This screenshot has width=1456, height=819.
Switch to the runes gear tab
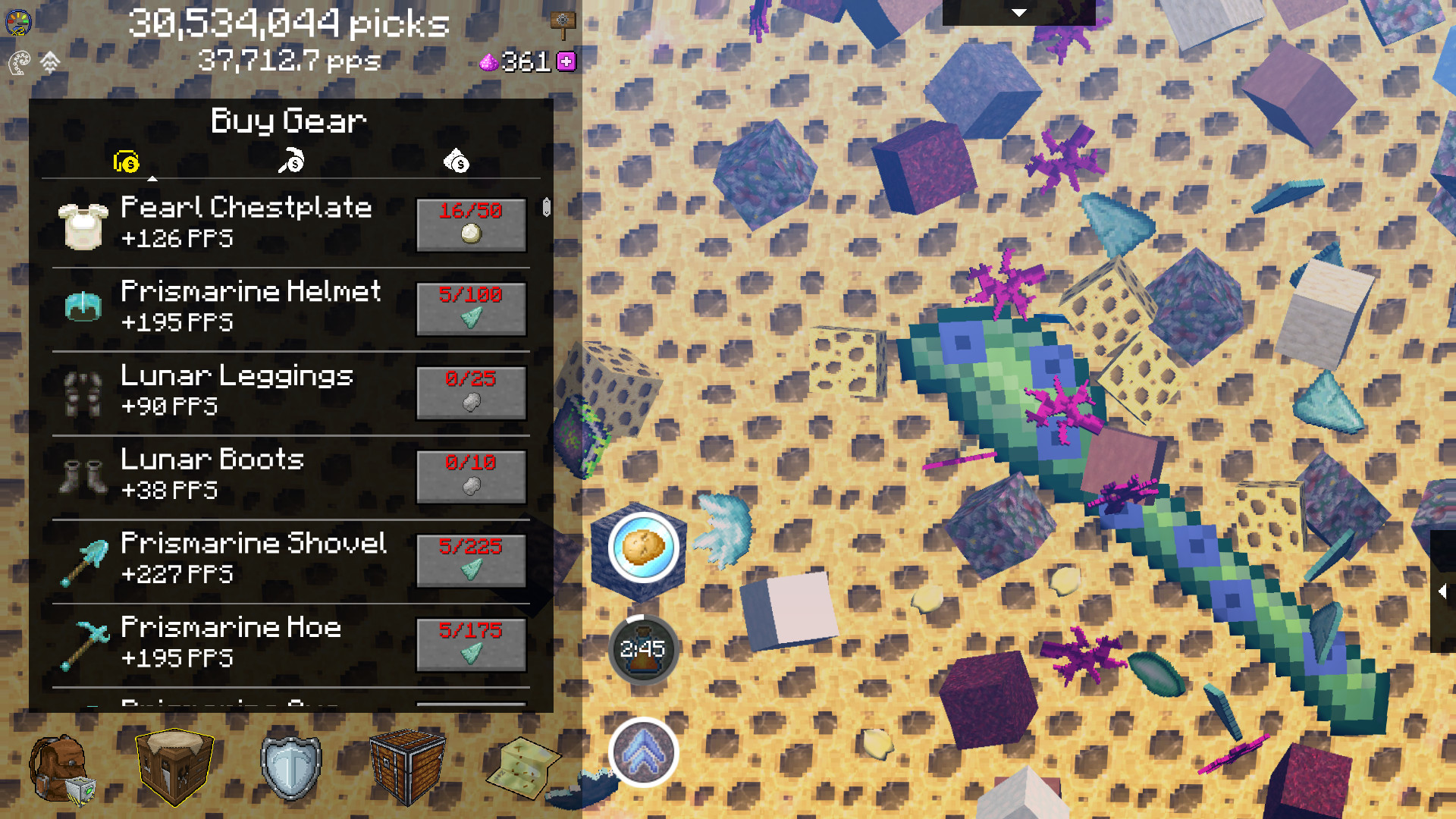click(455, 162)
